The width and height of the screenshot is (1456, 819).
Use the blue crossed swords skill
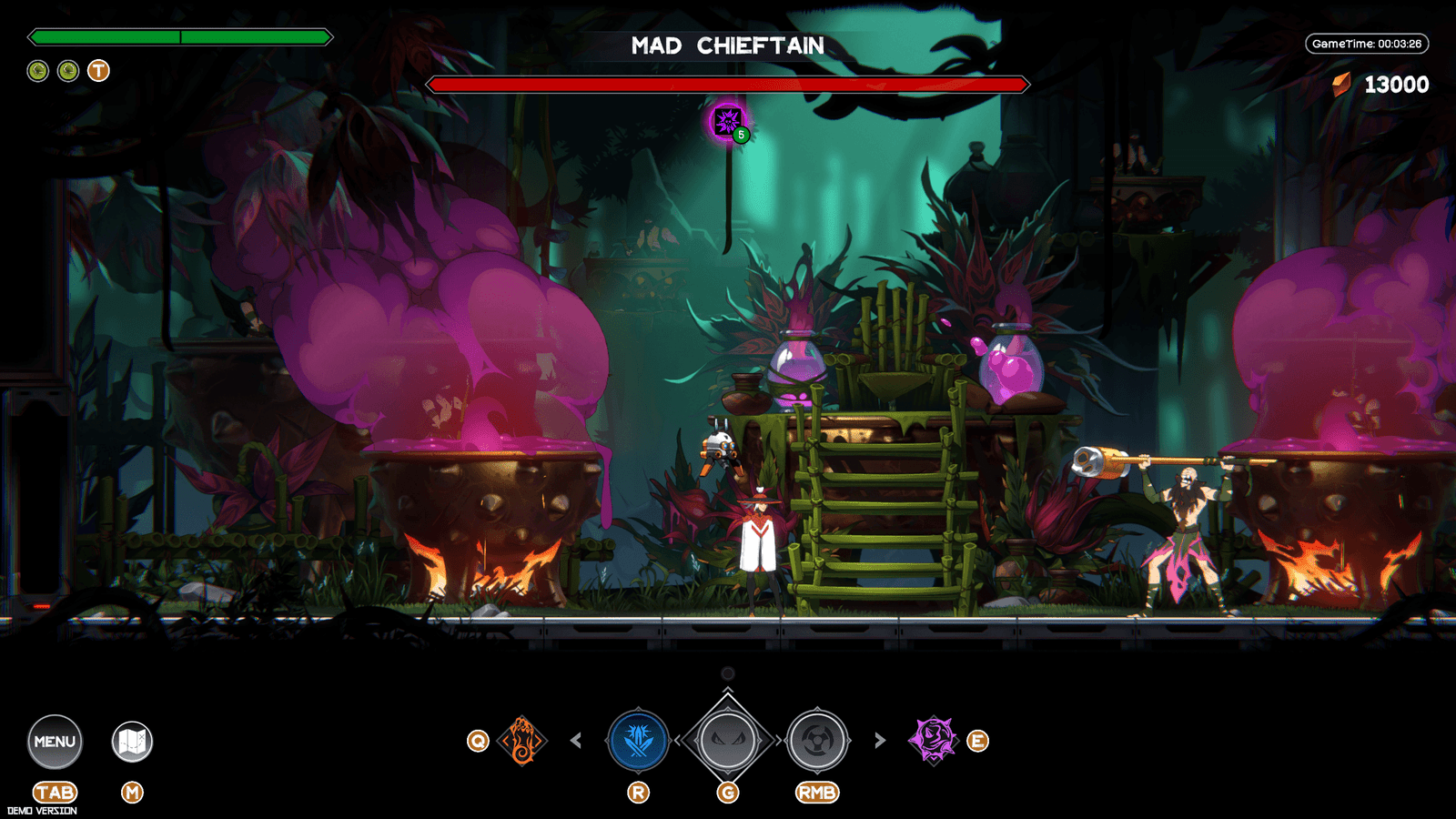[x=638, y=741]
